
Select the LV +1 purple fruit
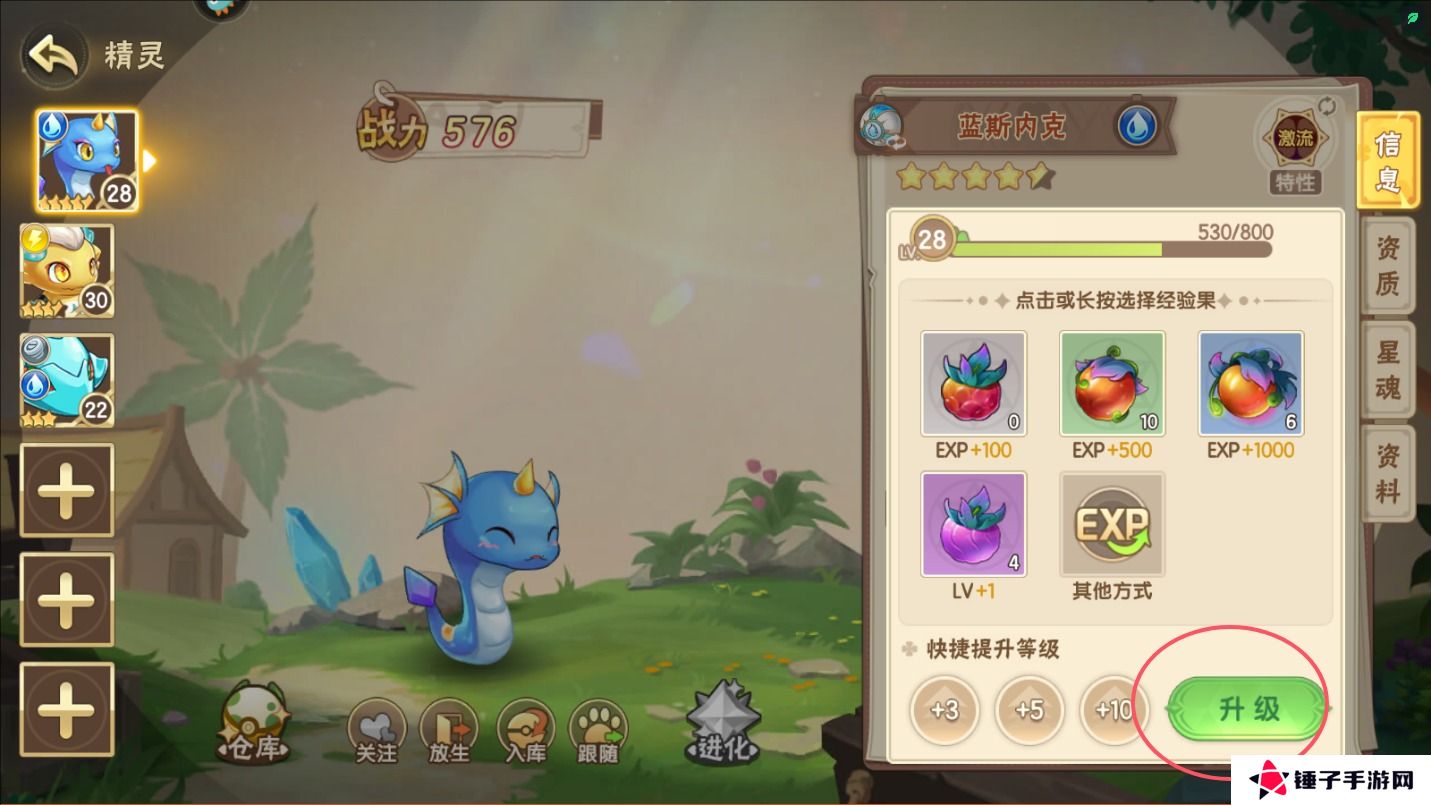click(x=973, y=523)
